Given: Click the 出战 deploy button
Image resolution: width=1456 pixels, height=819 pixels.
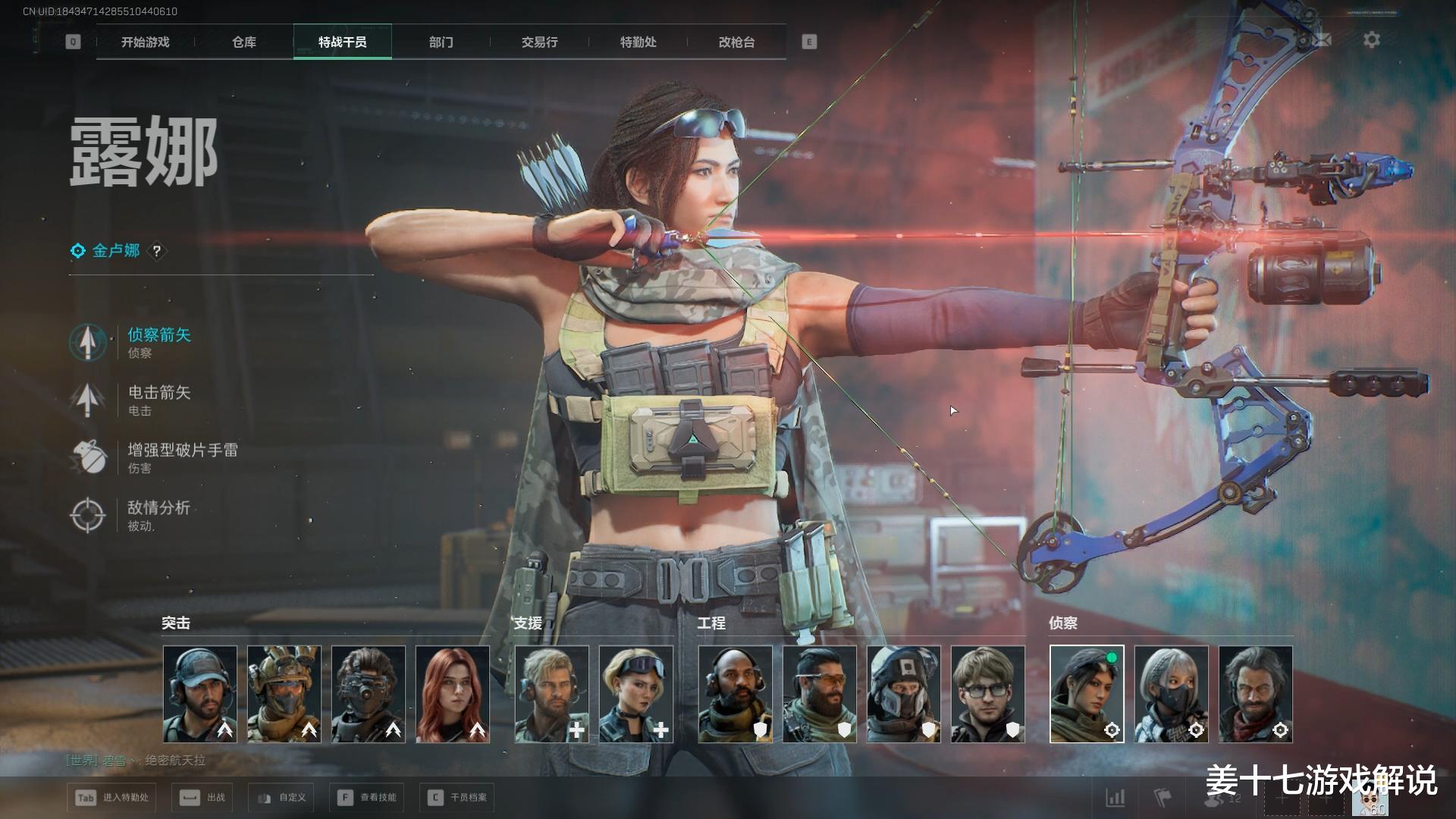Looking at the screenshot, I should point(202,798).
